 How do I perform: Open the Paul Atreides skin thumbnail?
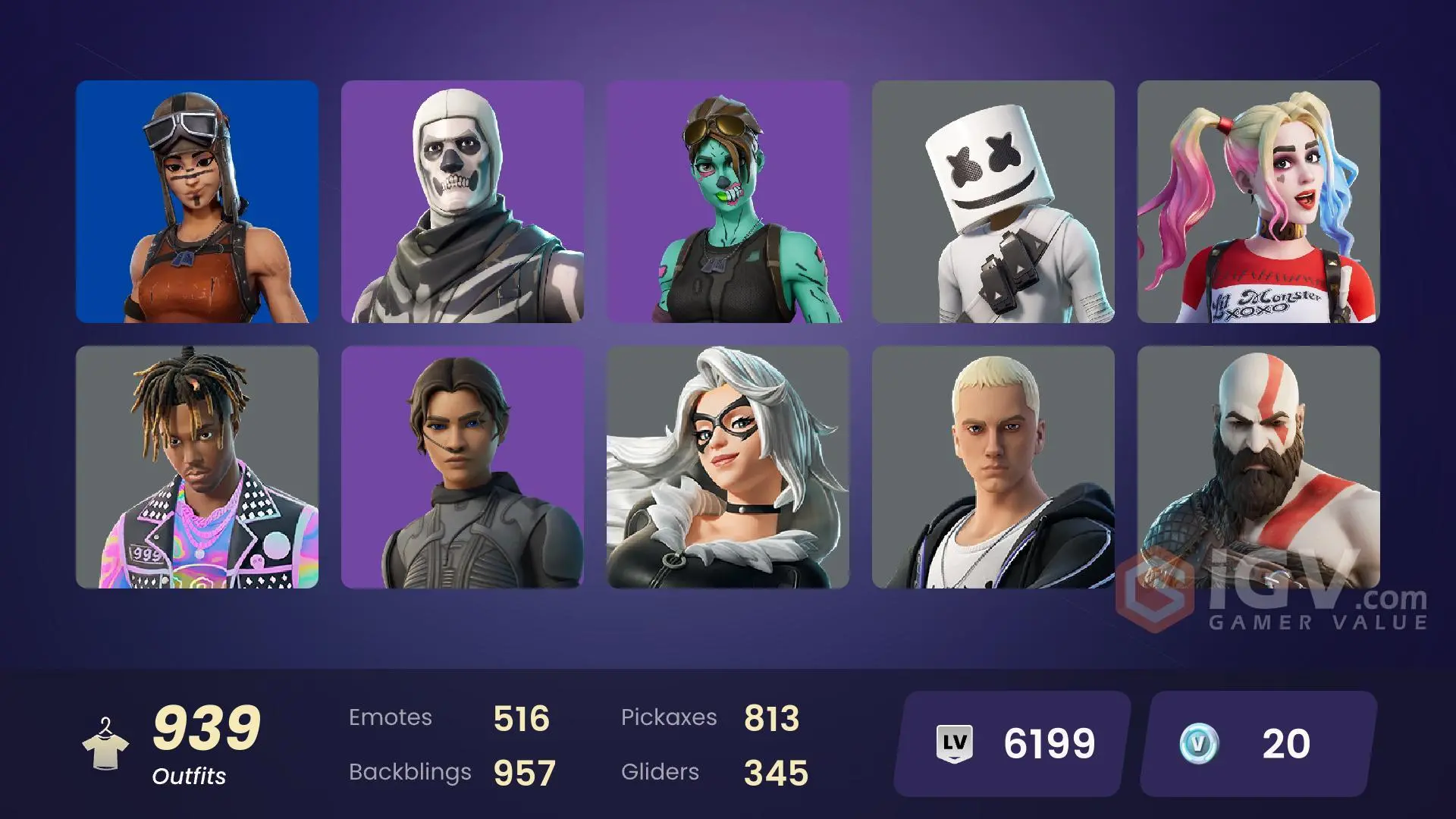point(463,468)
